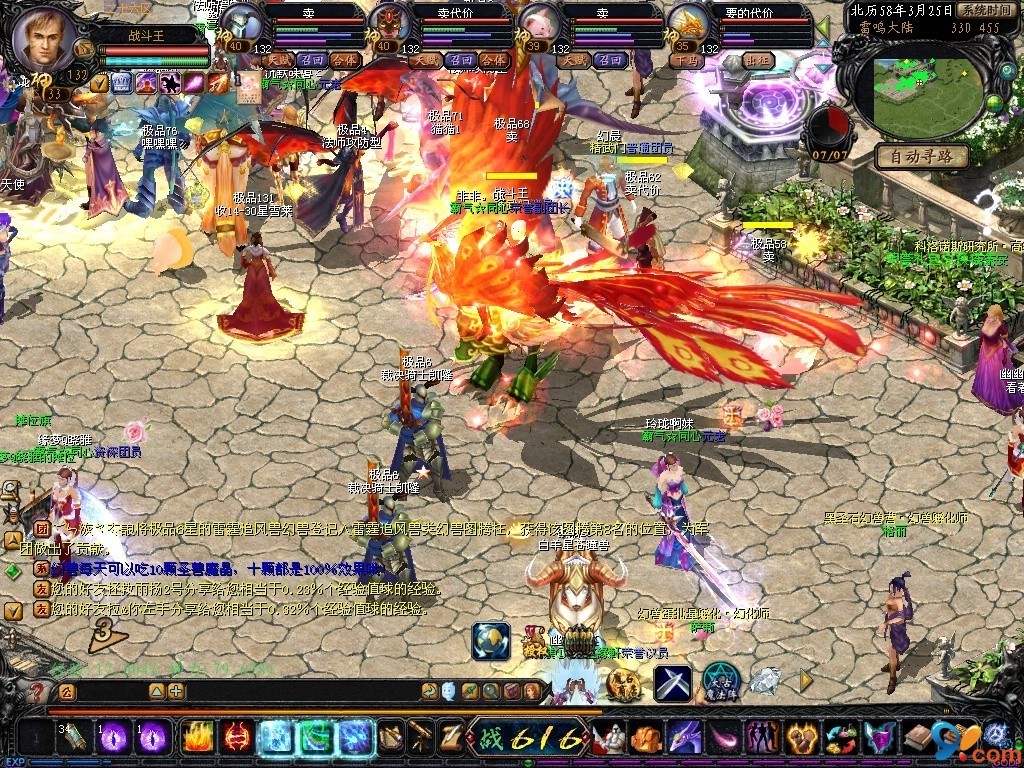Screen dimensions: 1024x768
Task: Select the 战斗王 player portrait
Action: pyautogui.click(x=45, y=40)
